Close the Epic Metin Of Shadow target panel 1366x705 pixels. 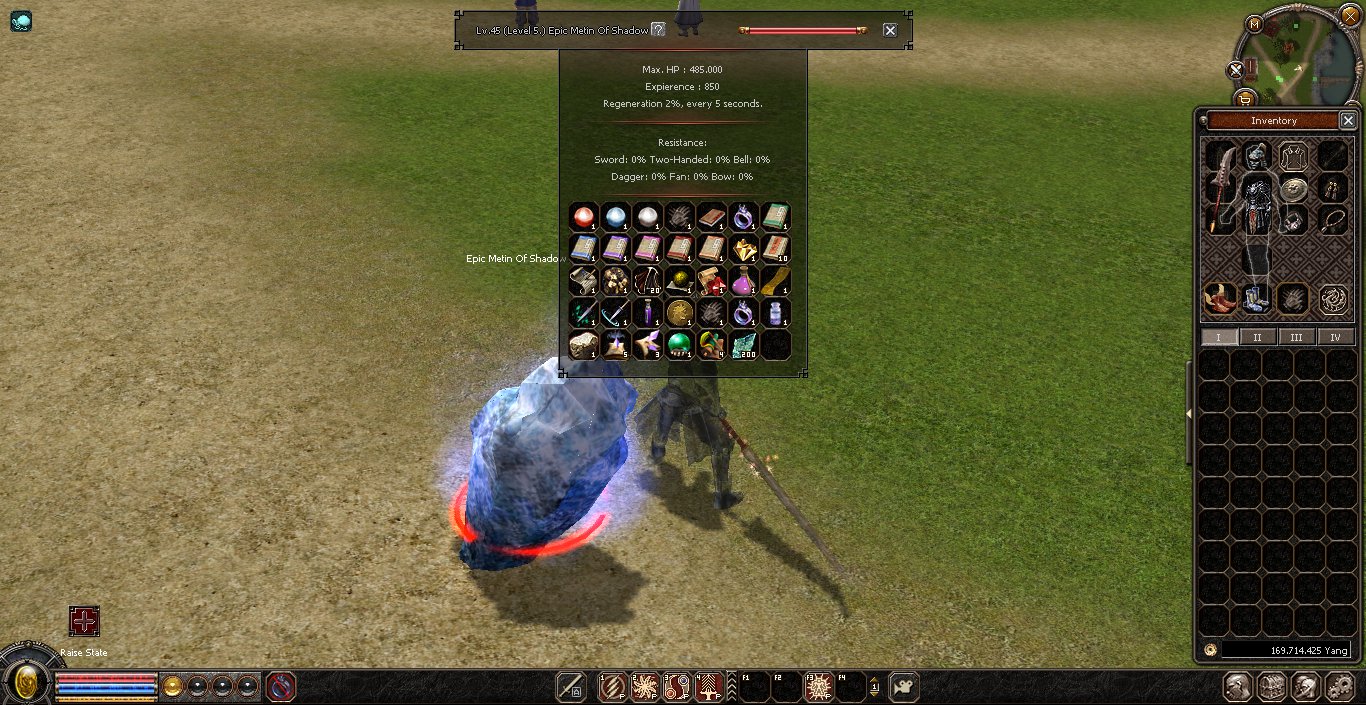click(890, 30)
